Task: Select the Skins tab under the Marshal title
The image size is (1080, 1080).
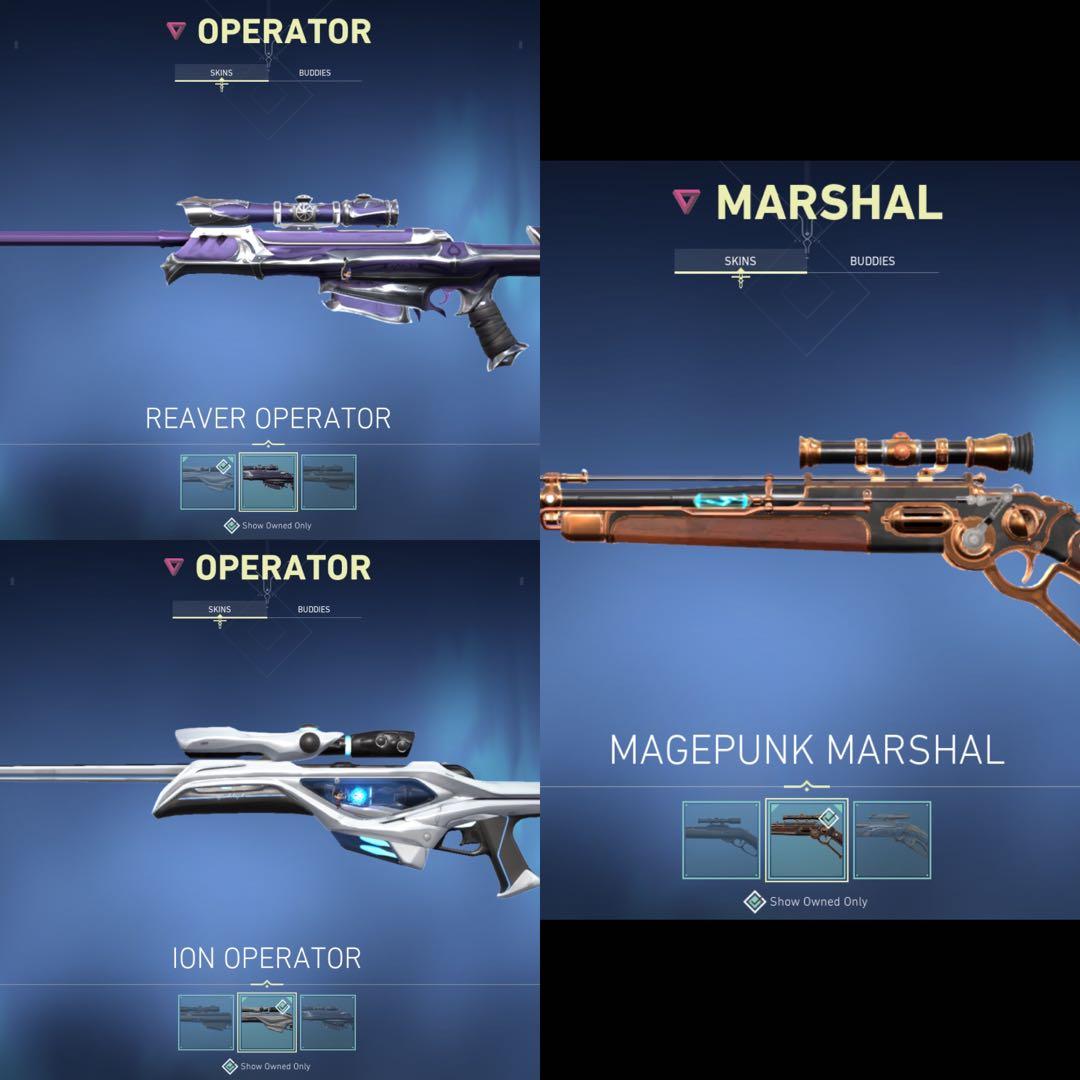Action: (x=740, y=261)
